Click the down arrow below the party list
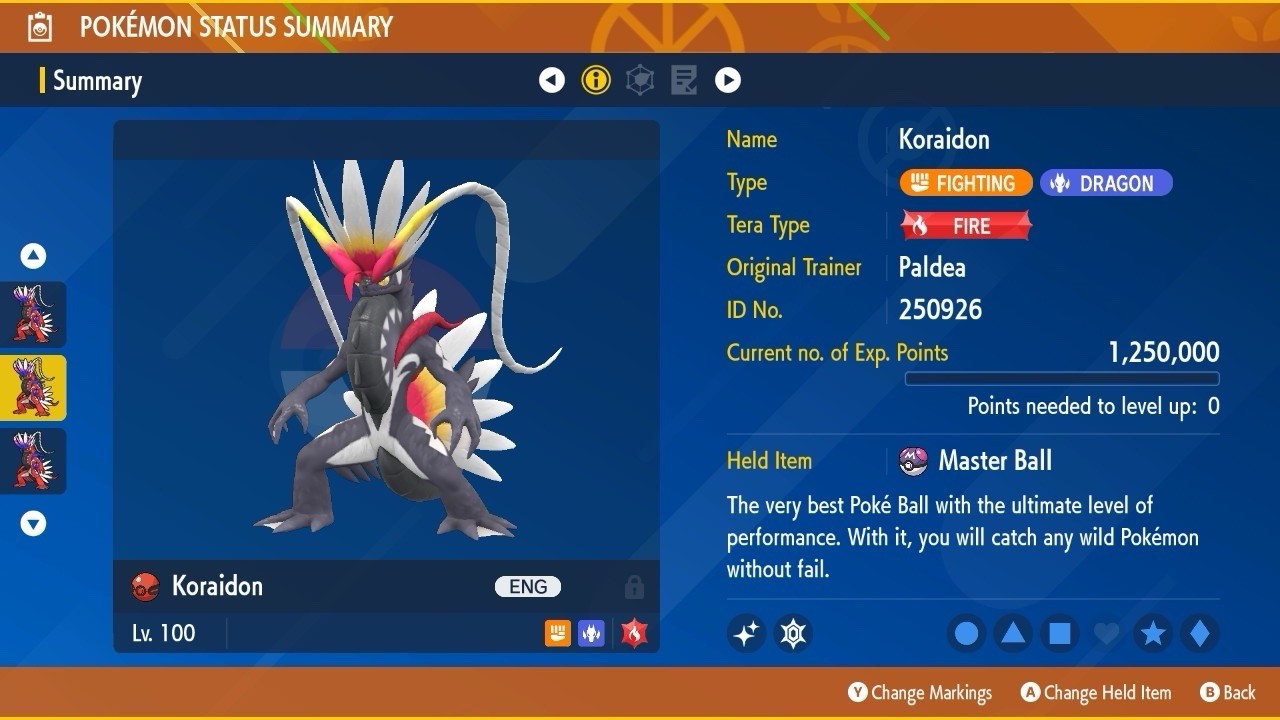The height and width of the screenshot is (720, 1280). pyautogui.click(x=33, y=523)
